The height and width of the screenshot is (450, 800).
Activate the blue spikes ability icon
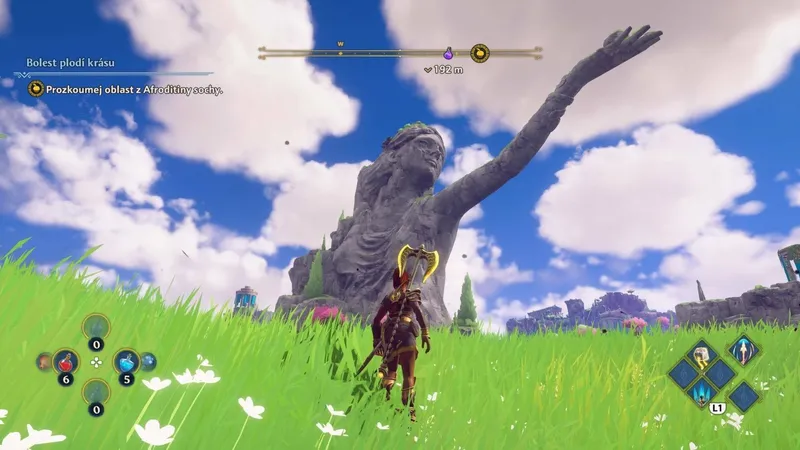coord(703,392)
